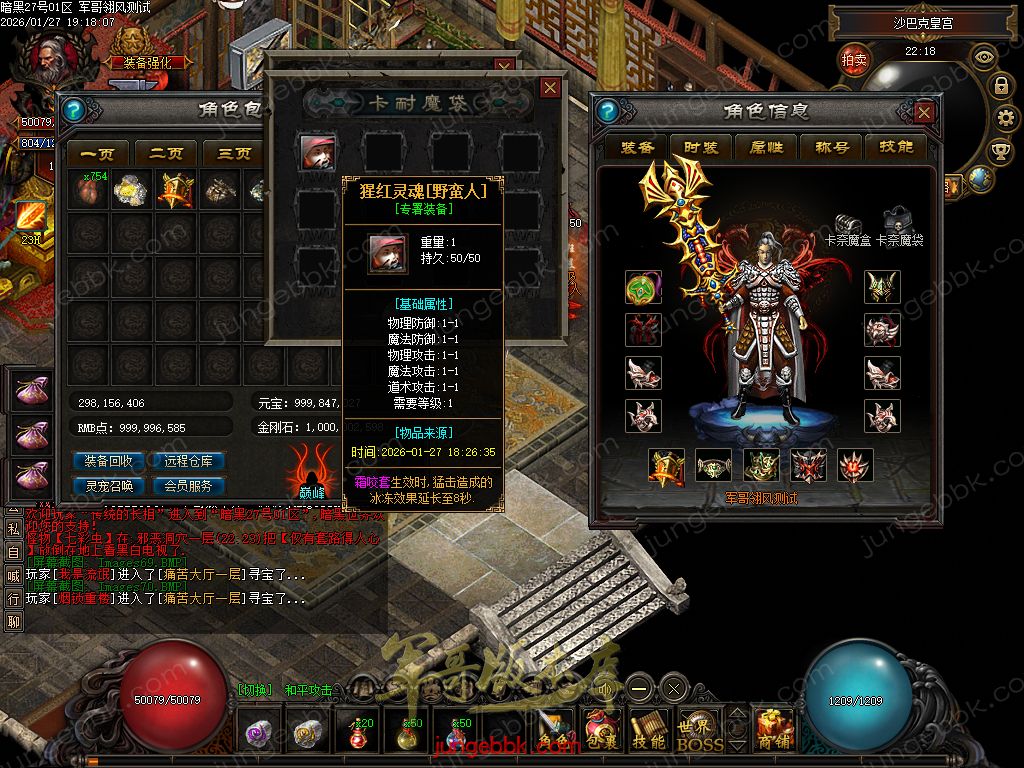Image resolution: width=1024 pixels, height=768 pixels.
Task: Close the 卡耐魔袋 bag window
Action: 549,88
